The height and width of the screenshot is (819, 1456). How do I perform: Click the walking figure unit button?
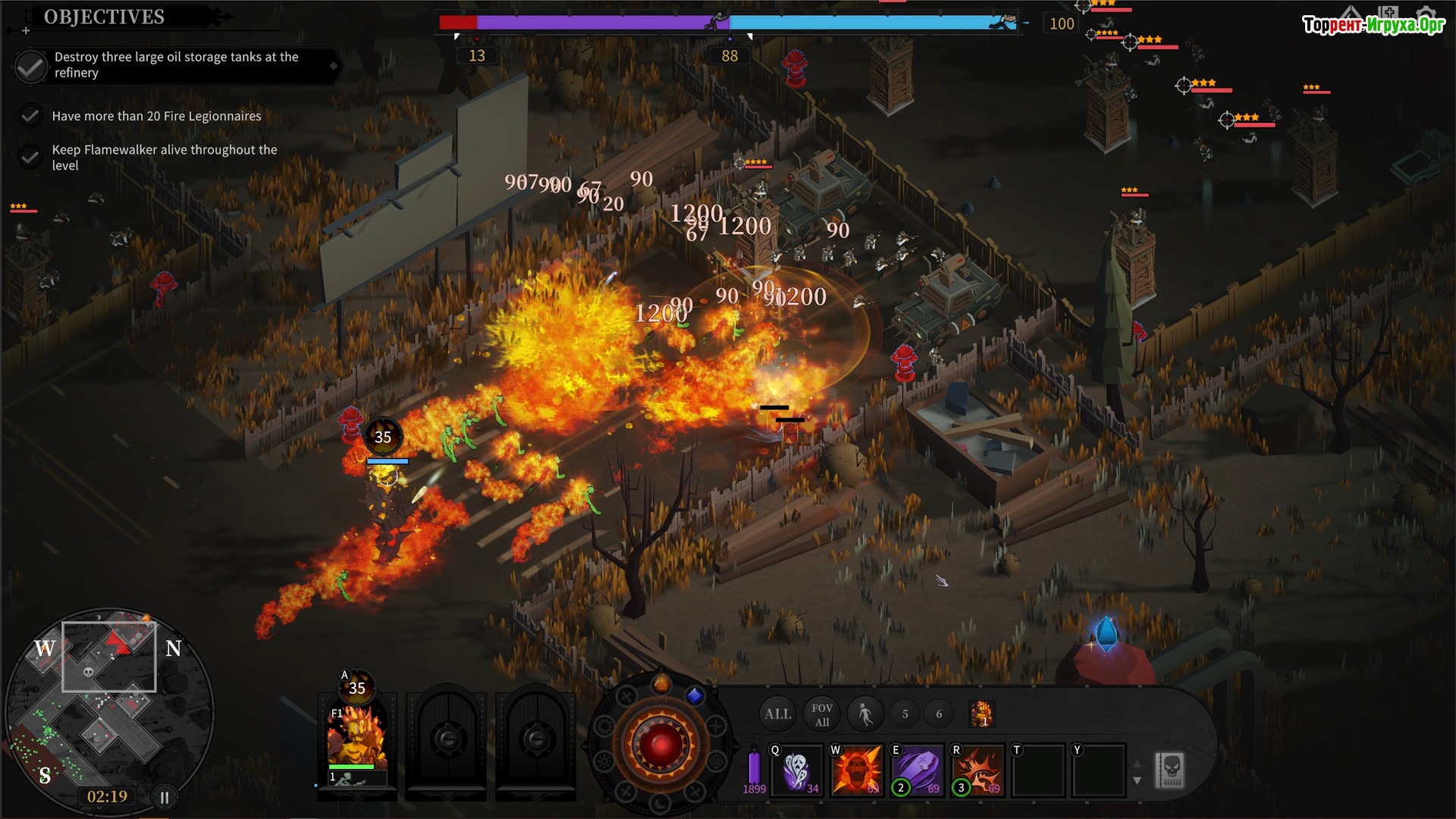[865, 714]
